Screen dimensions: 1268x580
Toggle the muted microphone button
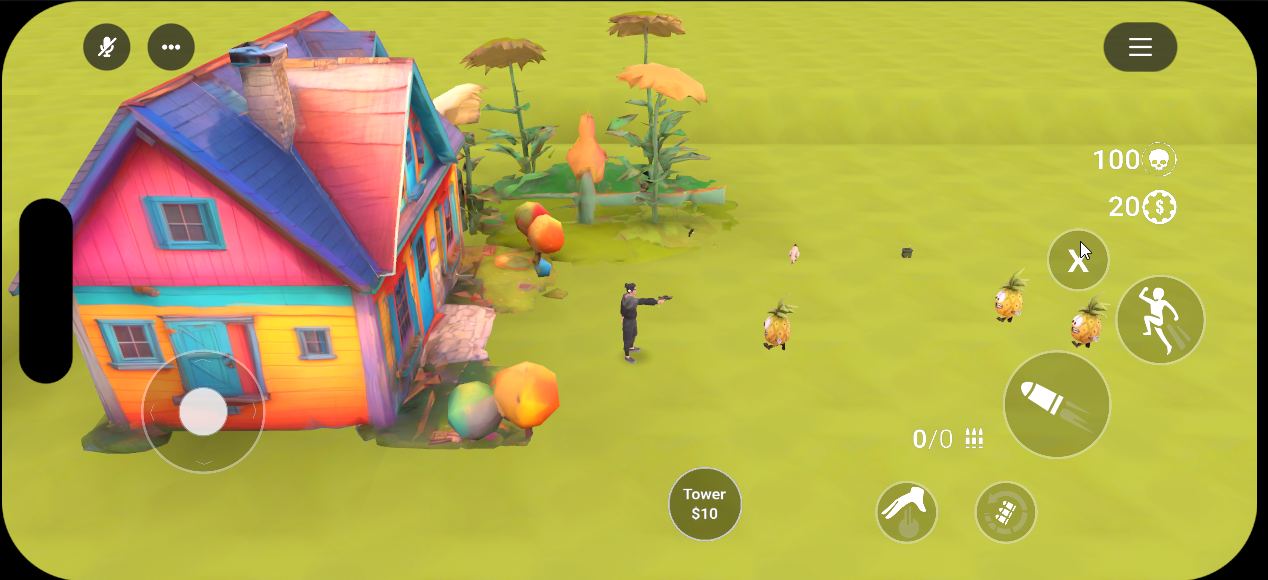[107, 47]
